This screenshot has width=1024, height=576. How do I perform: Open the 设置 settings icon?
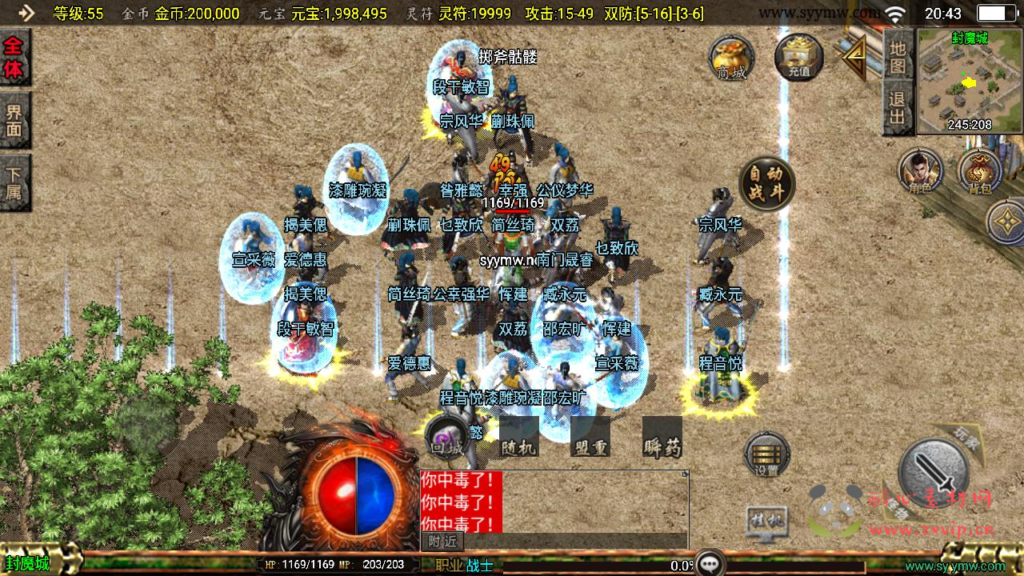[767, 455]
